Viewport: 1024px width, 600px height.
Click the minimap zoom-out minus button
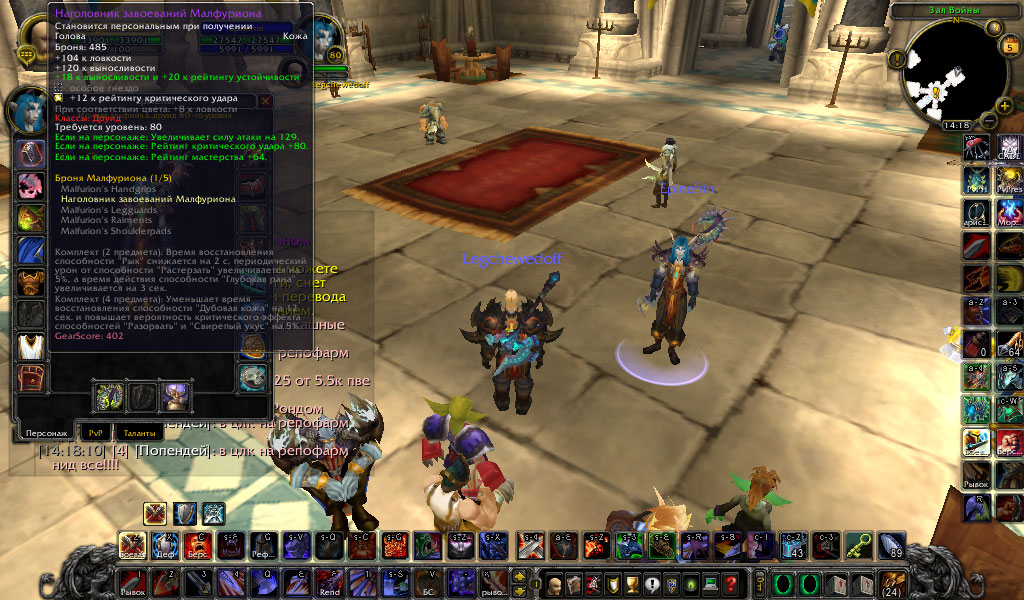pyautogui.click(x=987, y=120)
